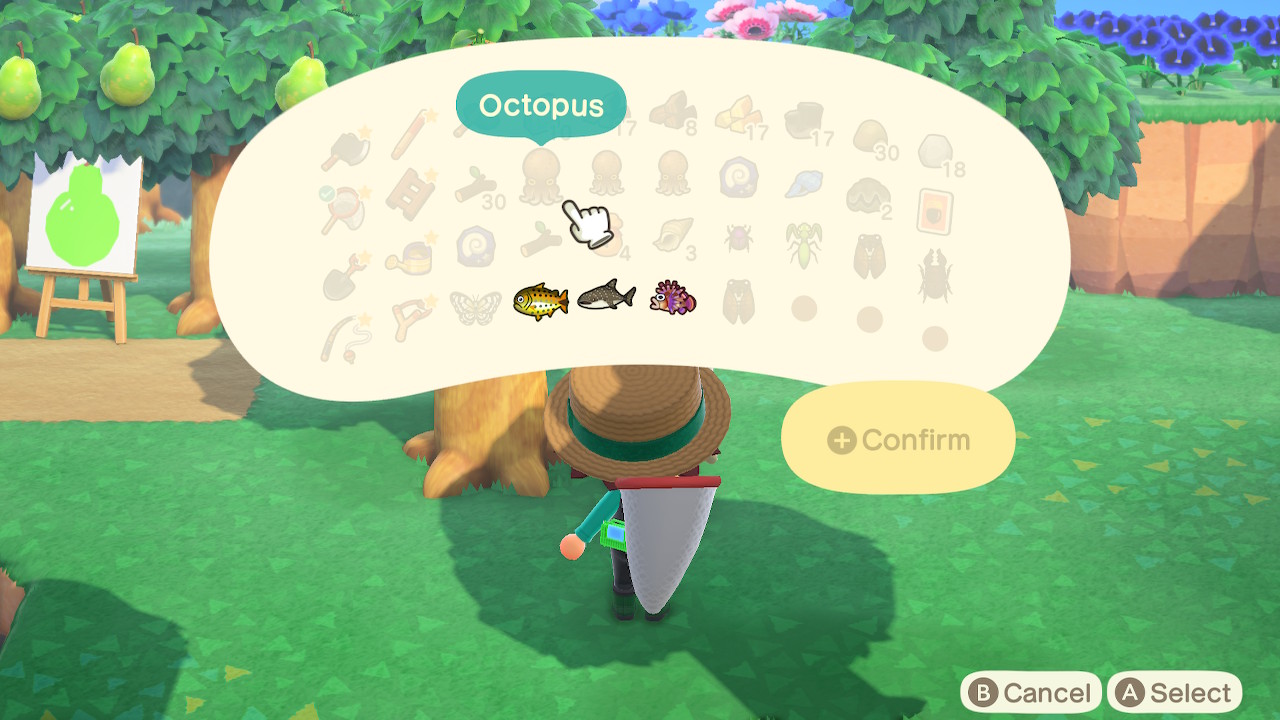Screen dimensions: 1280x720
Task: Choose the stag beetle slot
Action: pyautogui.click(x=934, y=275)
